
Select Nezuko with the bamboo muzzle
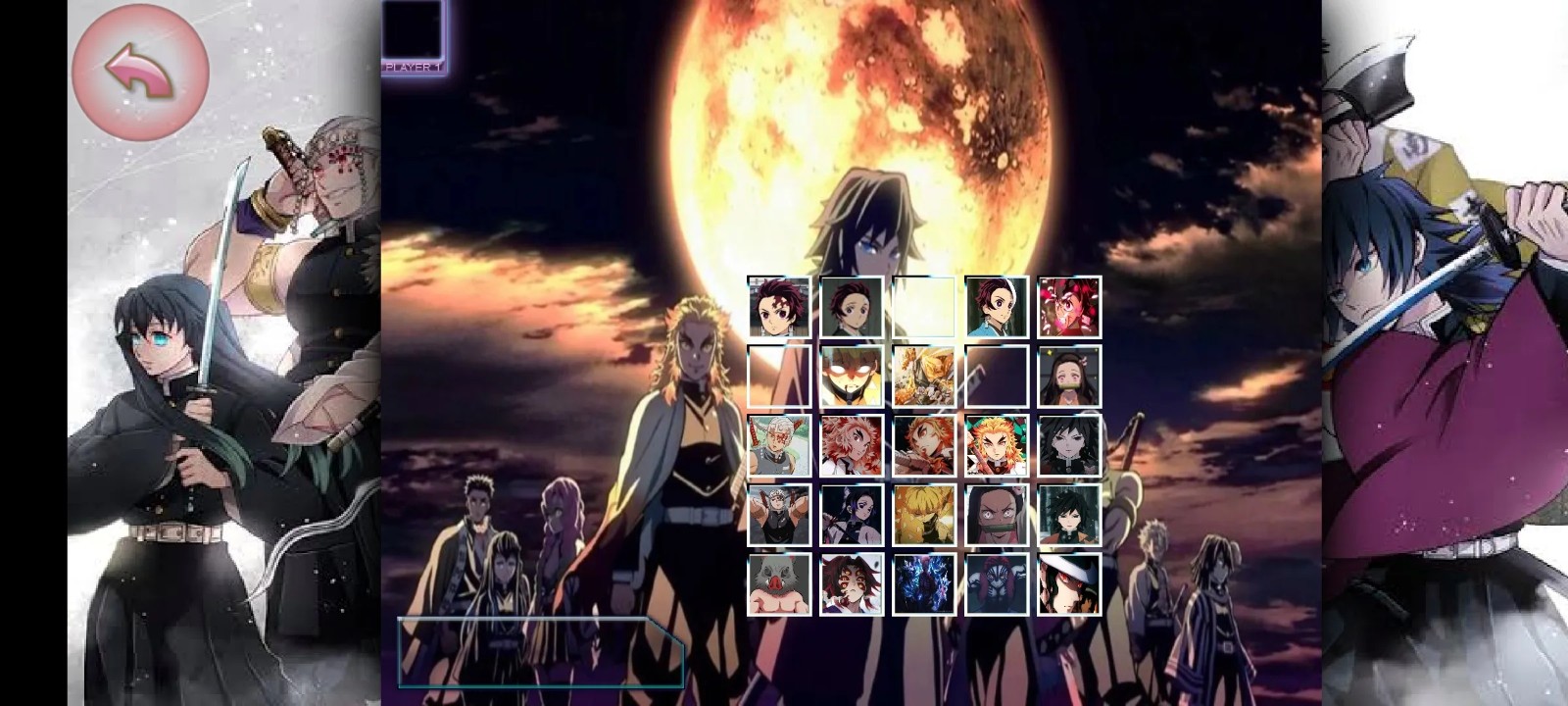[x=1065, y=378]
